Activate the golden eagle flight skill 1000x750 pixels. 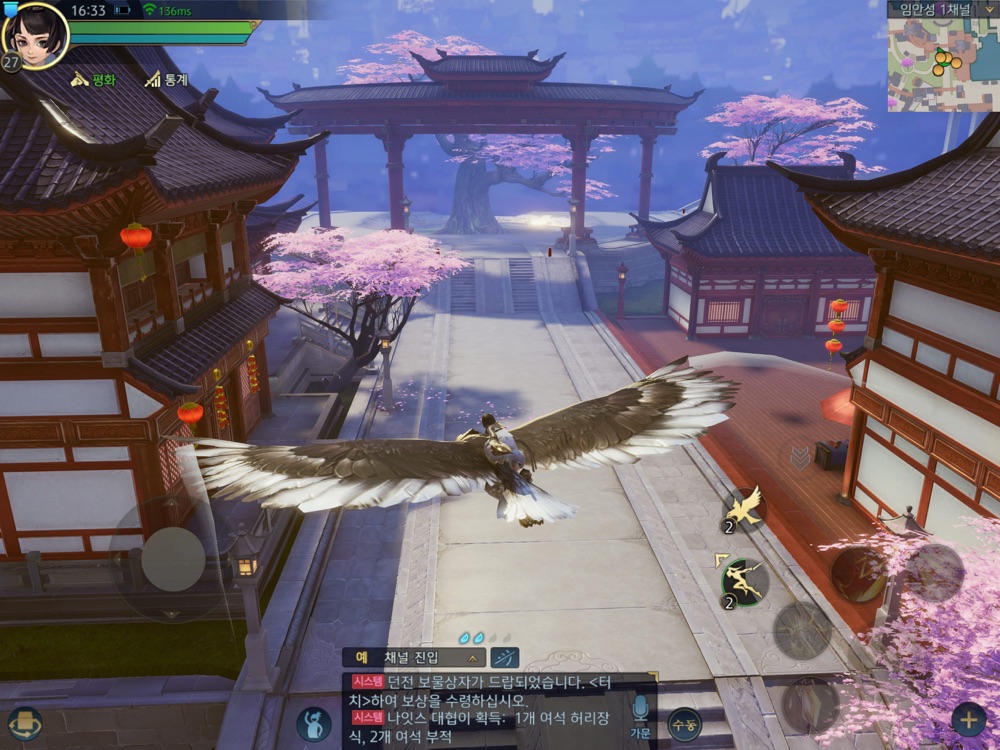pyautogui.click(x=744, y=508)
